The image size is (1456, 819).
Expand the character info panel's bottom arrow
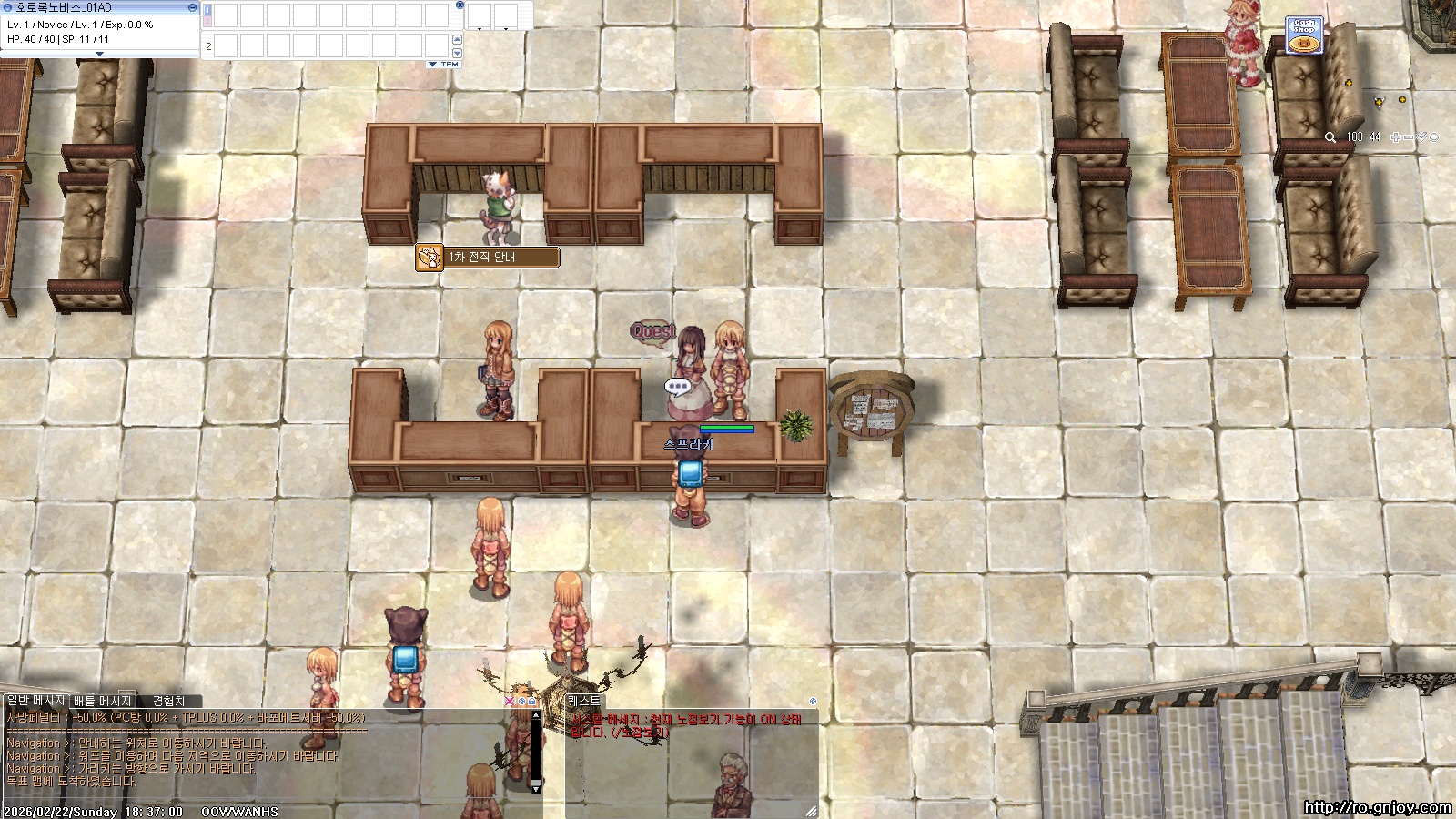[100, 54]
